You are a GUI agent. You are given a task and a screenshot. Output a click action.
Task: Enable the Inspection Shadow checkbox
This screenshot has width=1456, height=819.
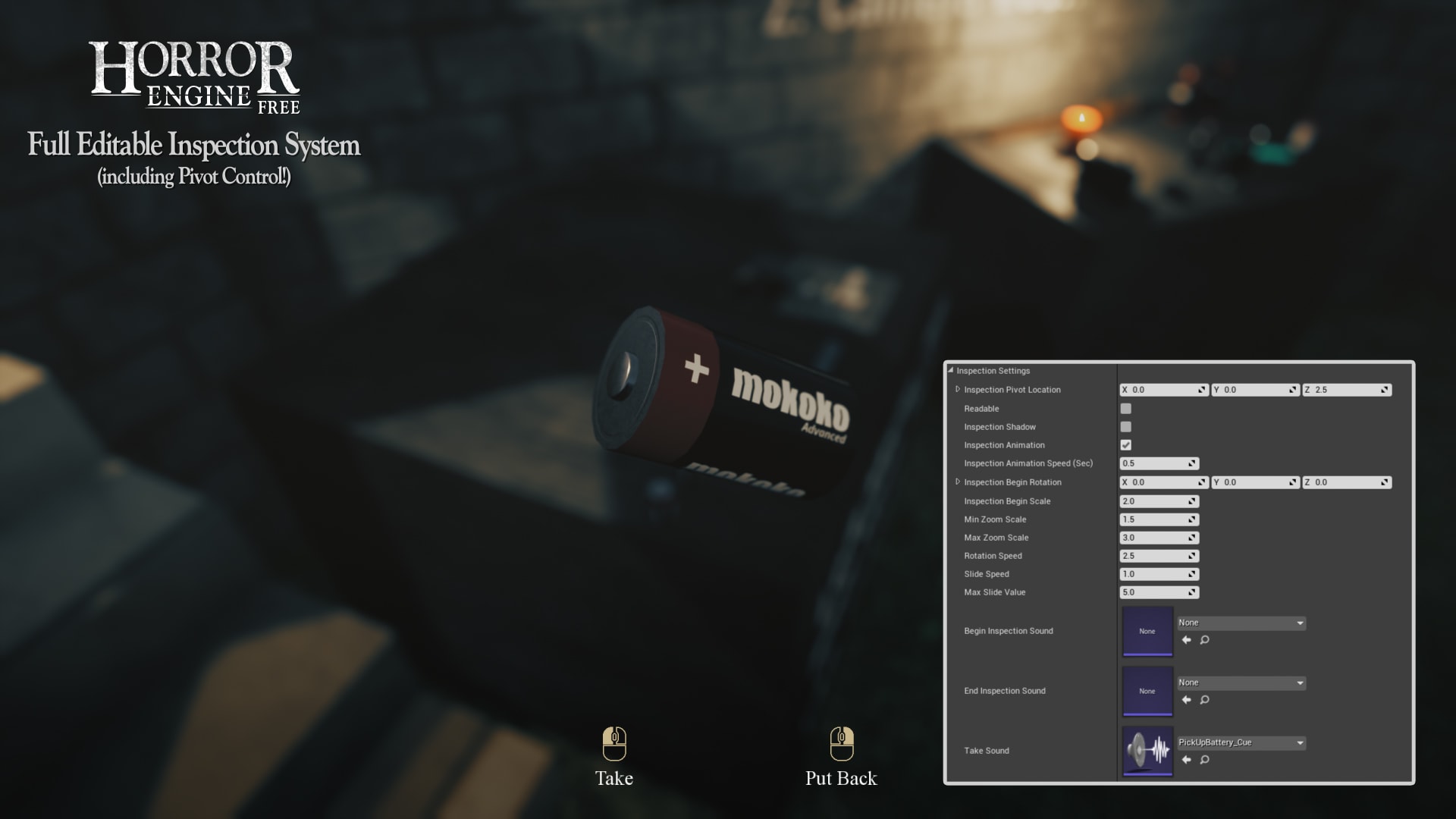point(1126,427)
